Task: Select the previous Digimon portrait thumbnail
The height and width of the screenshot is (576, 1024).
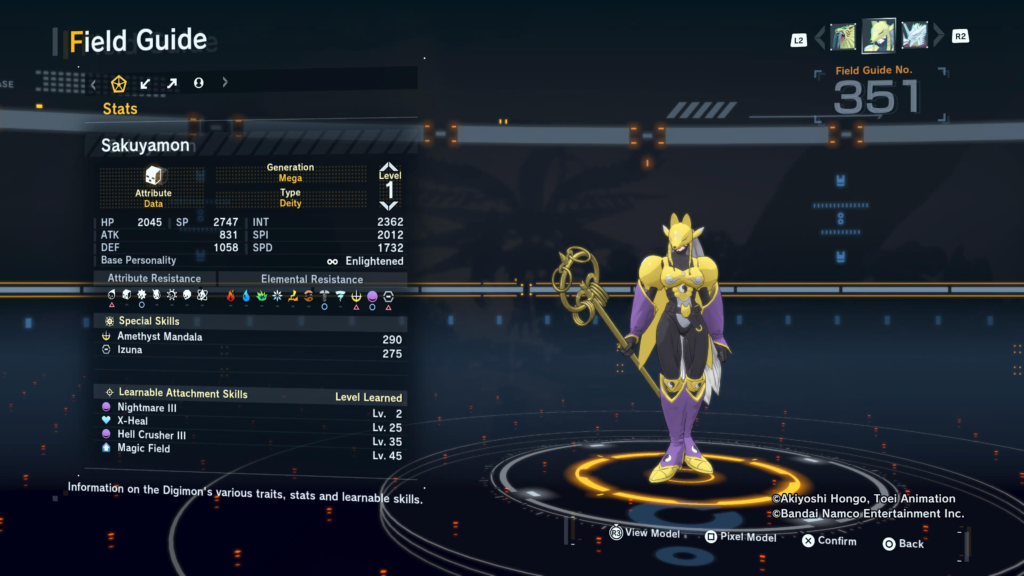Action: click(x=843, y=37)
